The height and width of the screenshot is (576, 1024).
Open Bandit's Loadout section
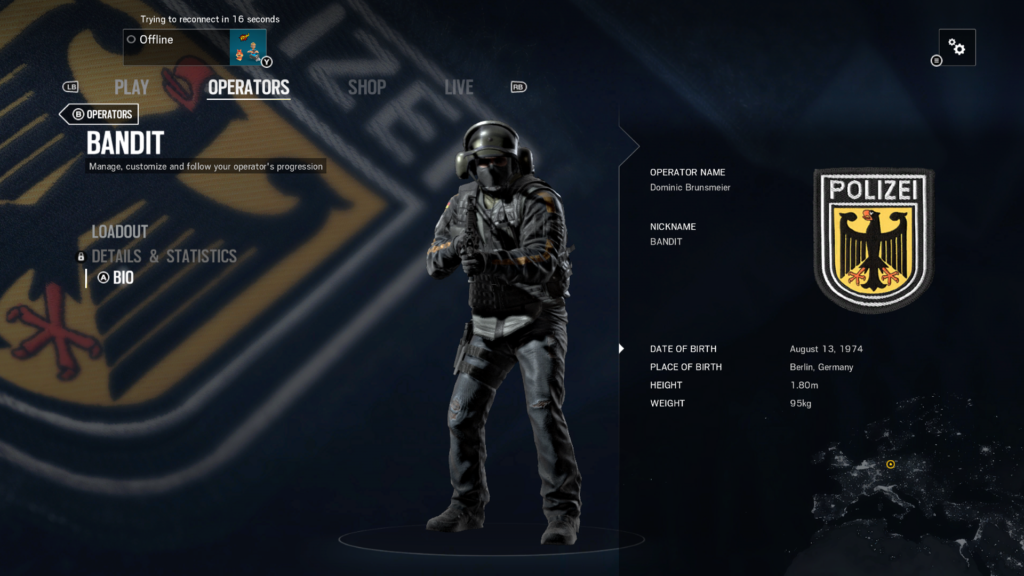click(120, 232)
